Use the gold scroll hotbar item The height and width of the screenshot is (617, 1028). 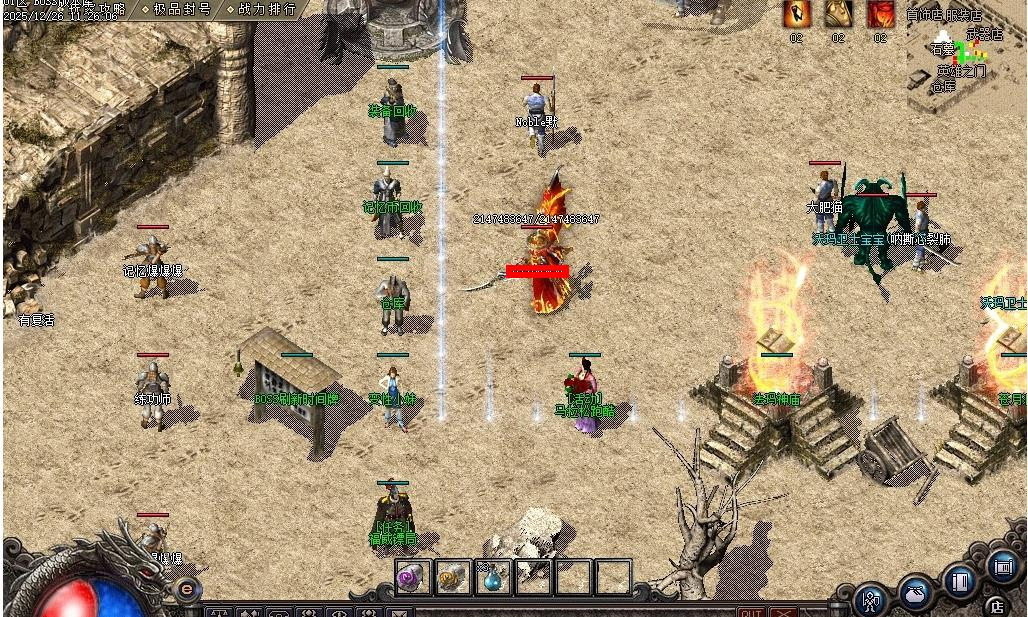click(x=453, y=577)
